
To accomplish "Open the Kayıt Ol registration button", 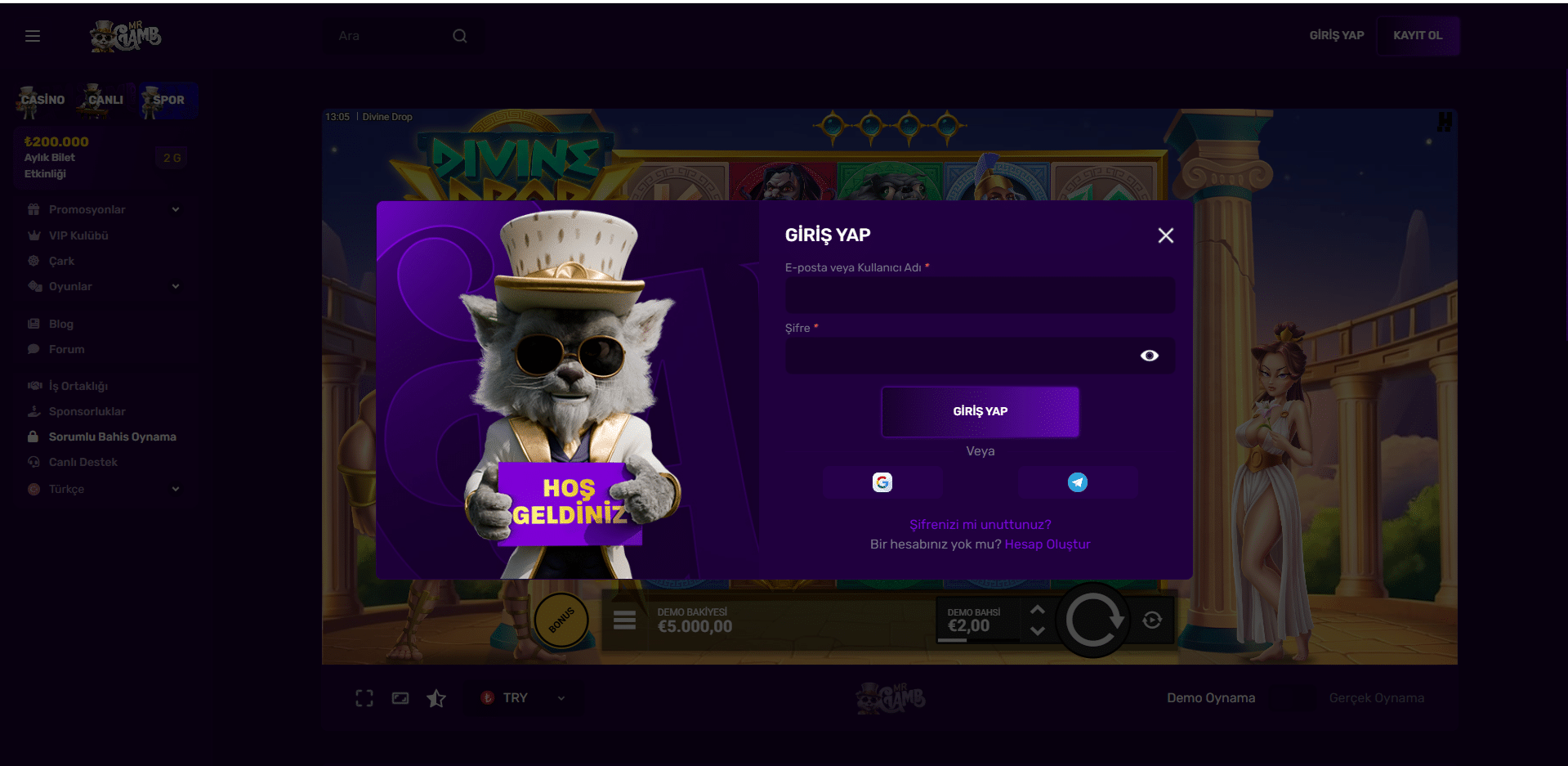I will point(1418,36).
